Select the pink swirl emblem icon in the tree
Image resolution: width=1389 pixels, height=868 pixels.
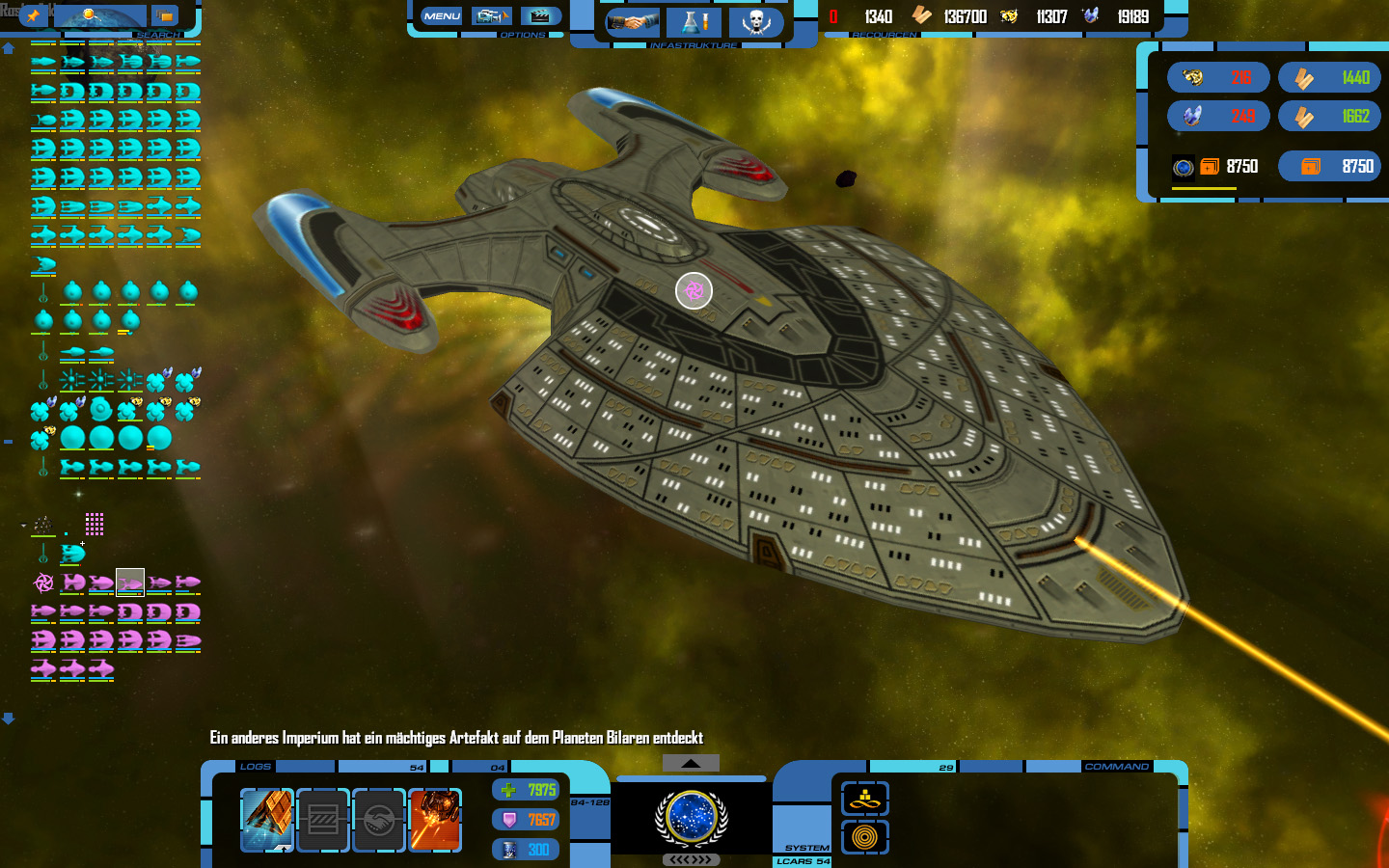coord(43,583)
